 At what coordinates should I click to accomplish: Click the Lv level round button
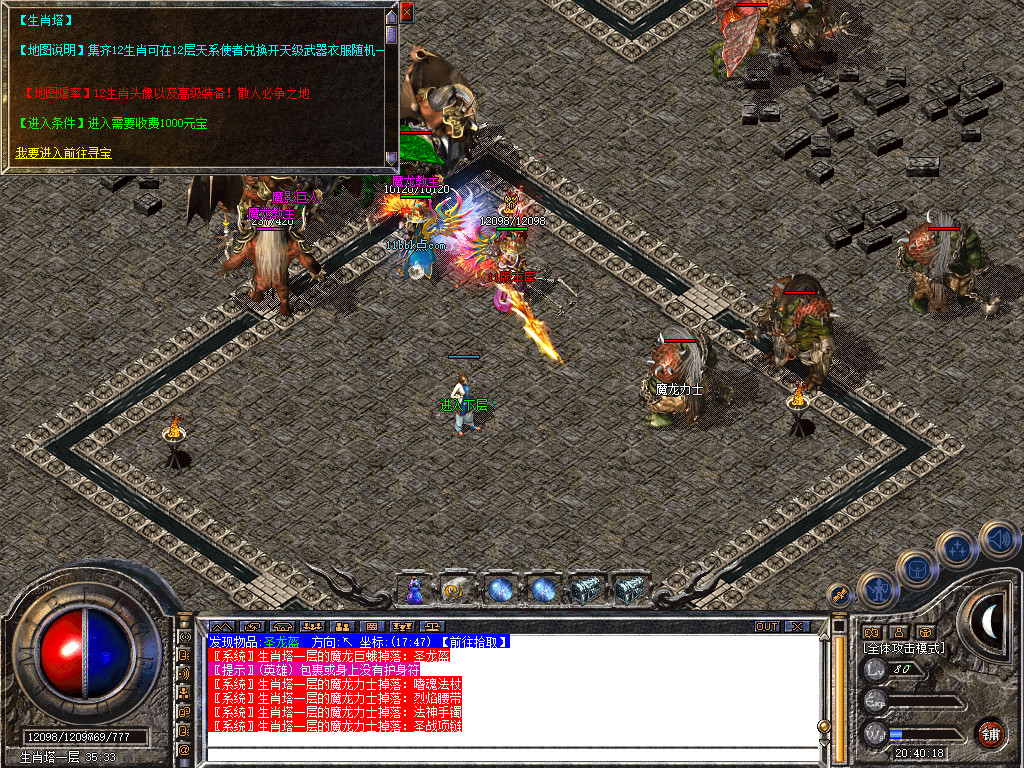[875, 670]
